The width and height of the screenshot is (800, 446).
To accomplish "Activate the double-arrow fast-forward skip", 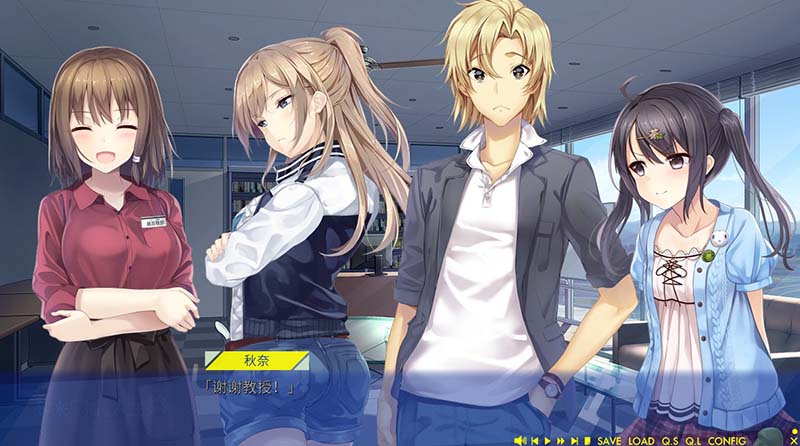I will pyautogui.click(x=560, y=441).
